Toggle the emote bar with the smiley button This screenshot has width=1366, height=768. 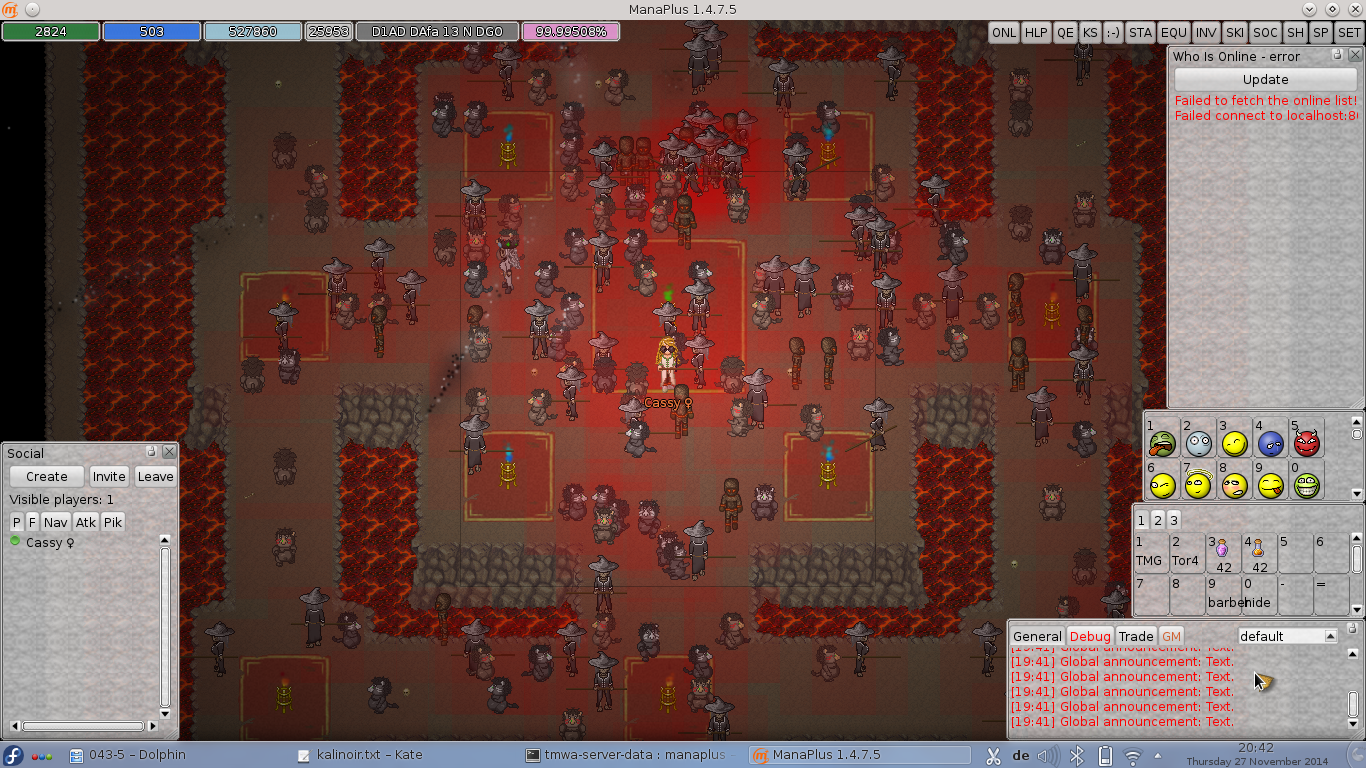click(1115, 32)
